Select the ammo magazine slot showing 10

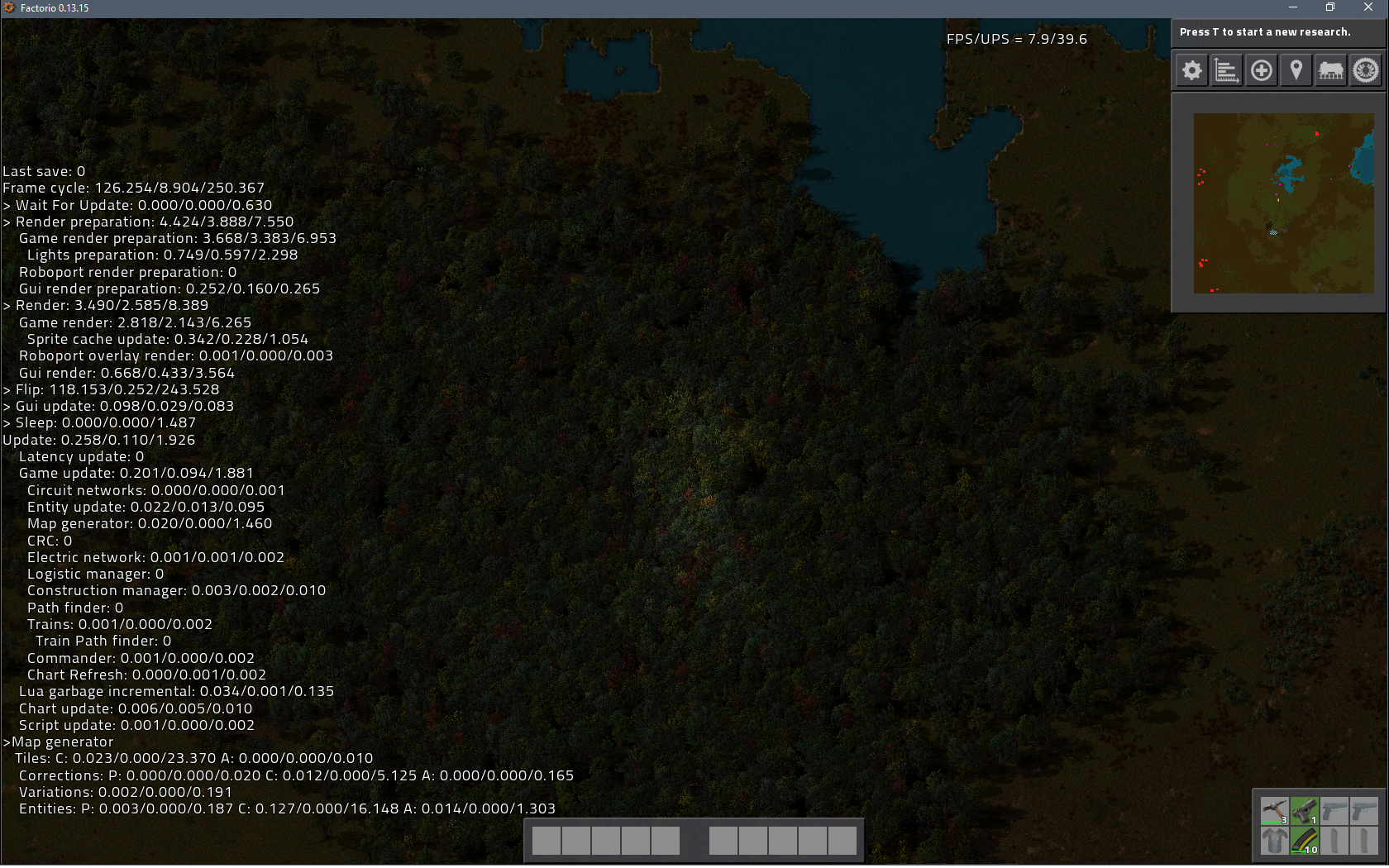pyautogui.click(x=1305, y=841)
